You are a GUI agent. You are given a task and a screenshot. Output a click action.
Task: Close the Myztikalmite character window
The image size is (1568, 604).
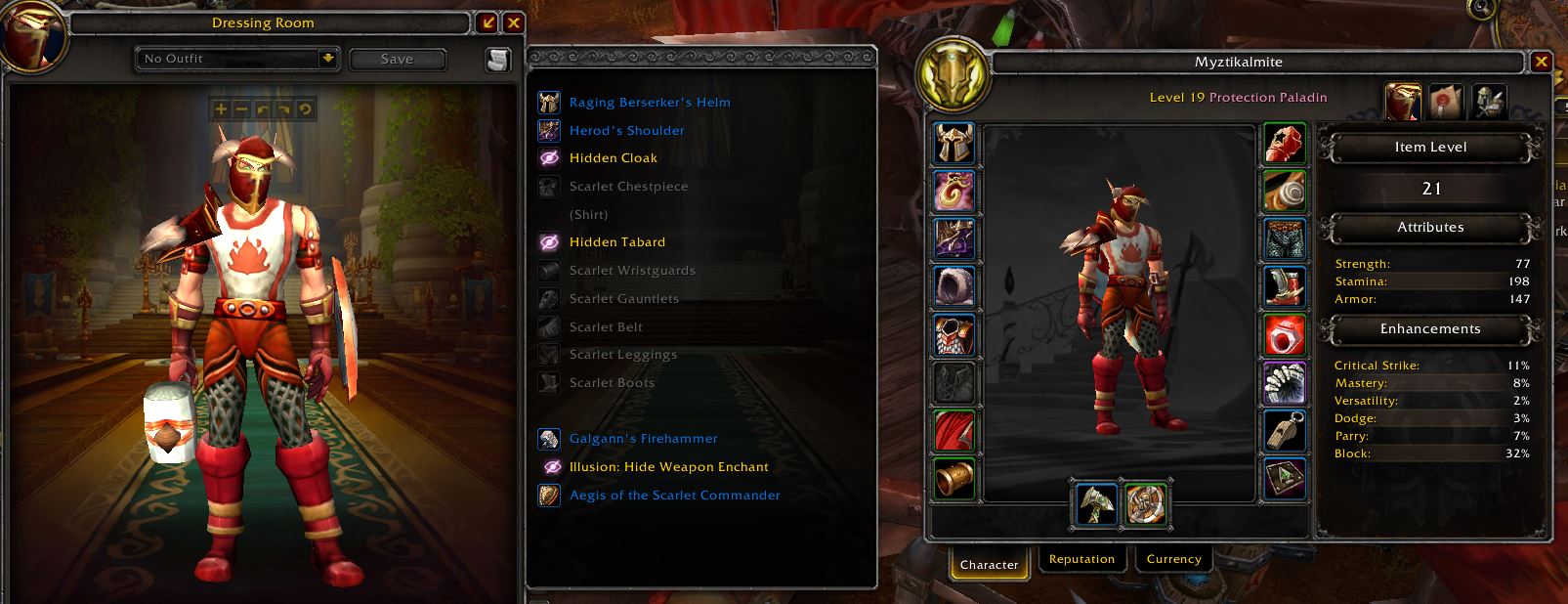click(x=1542, y=62)
